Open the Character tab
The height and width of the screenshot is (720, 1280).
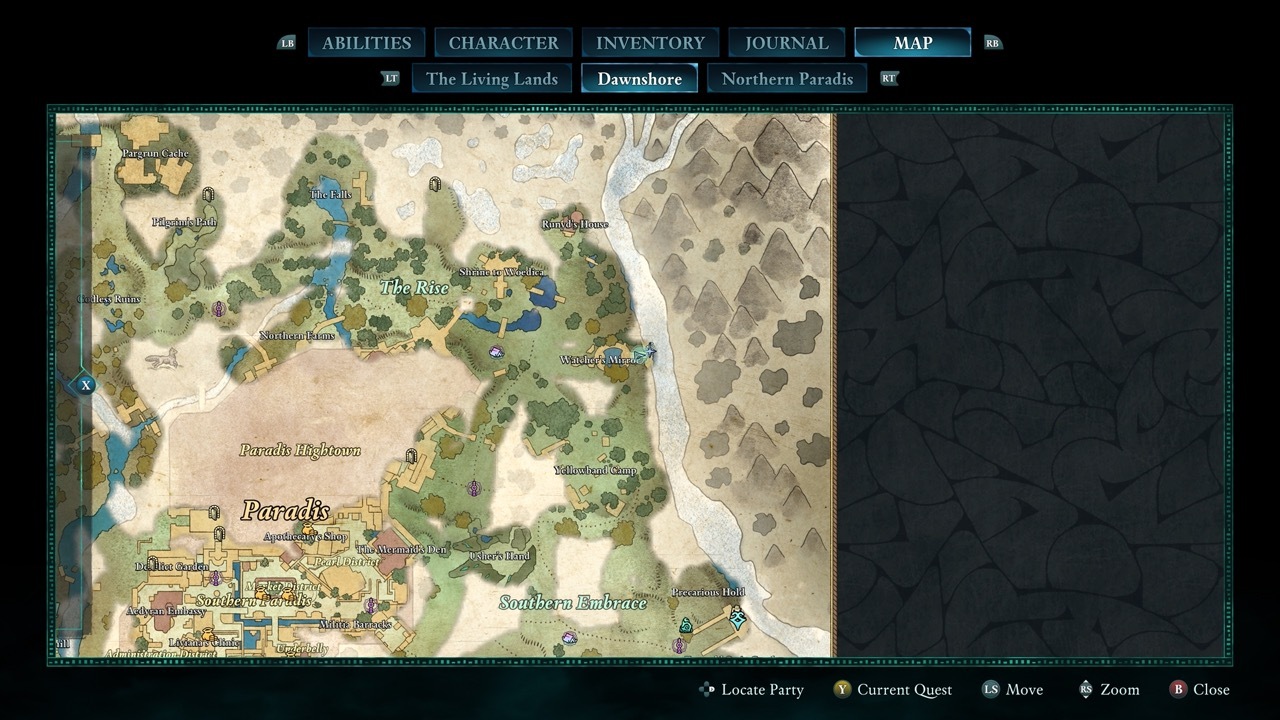pyautogui.click(x=503, y=43)
